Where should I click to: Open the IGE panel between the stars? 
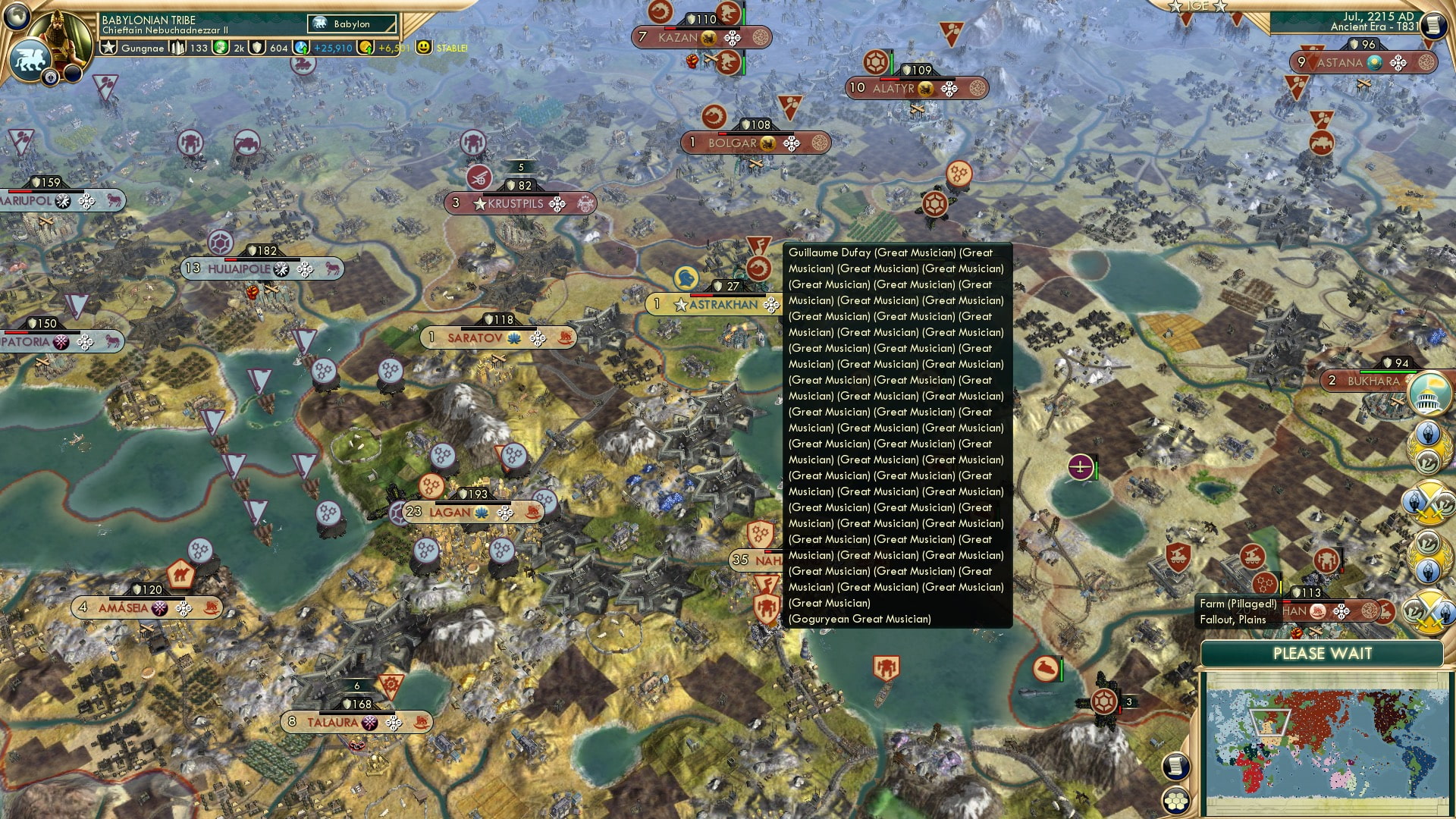click(1197, 6)
